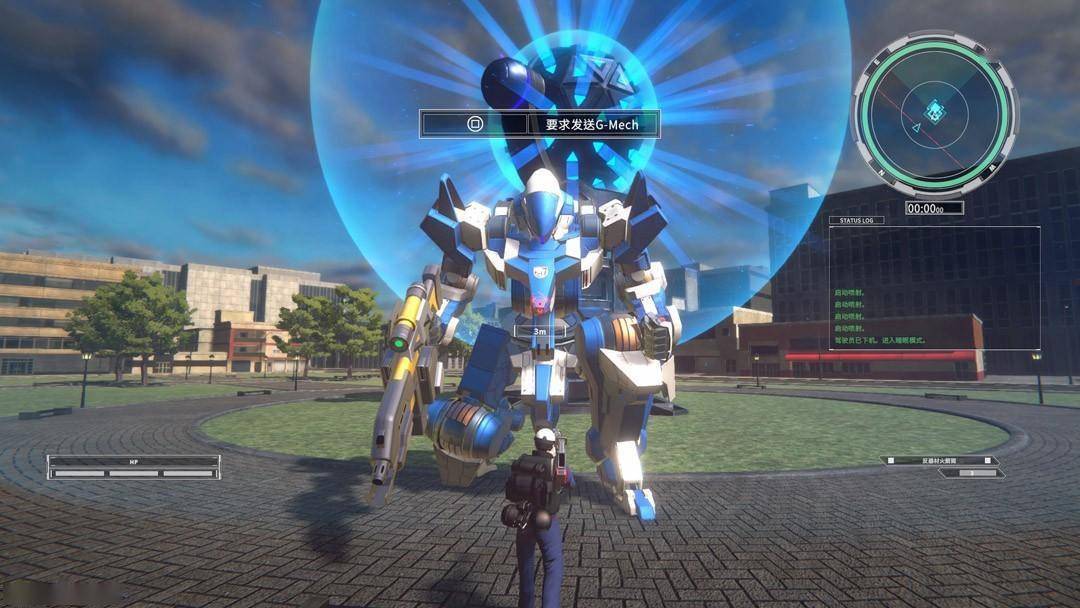Click the circular radar minimap

tap(934, 113)
